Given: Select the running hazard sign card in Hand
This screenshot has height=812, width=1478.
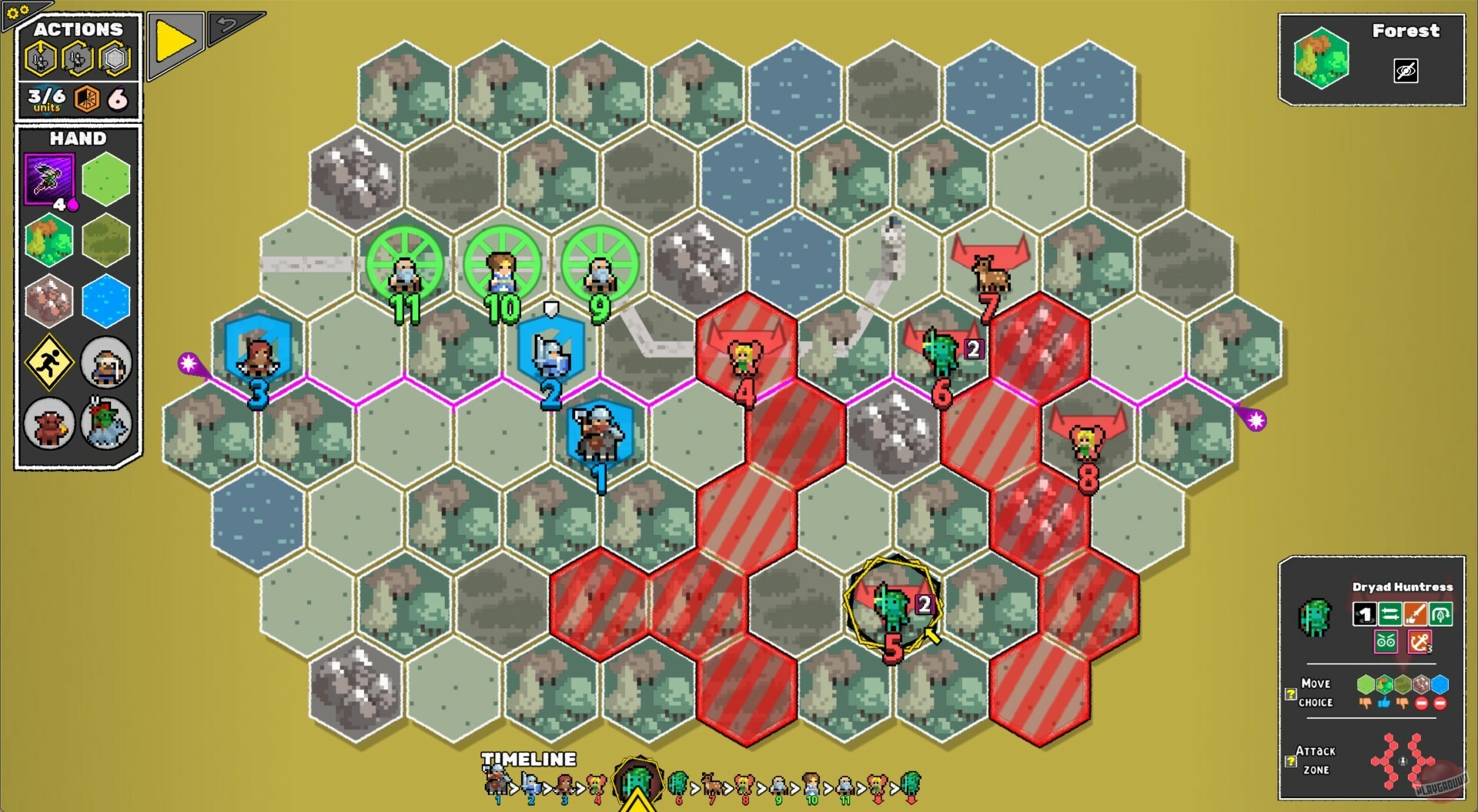Looking at the screenshot, I should tap(48, 363).
